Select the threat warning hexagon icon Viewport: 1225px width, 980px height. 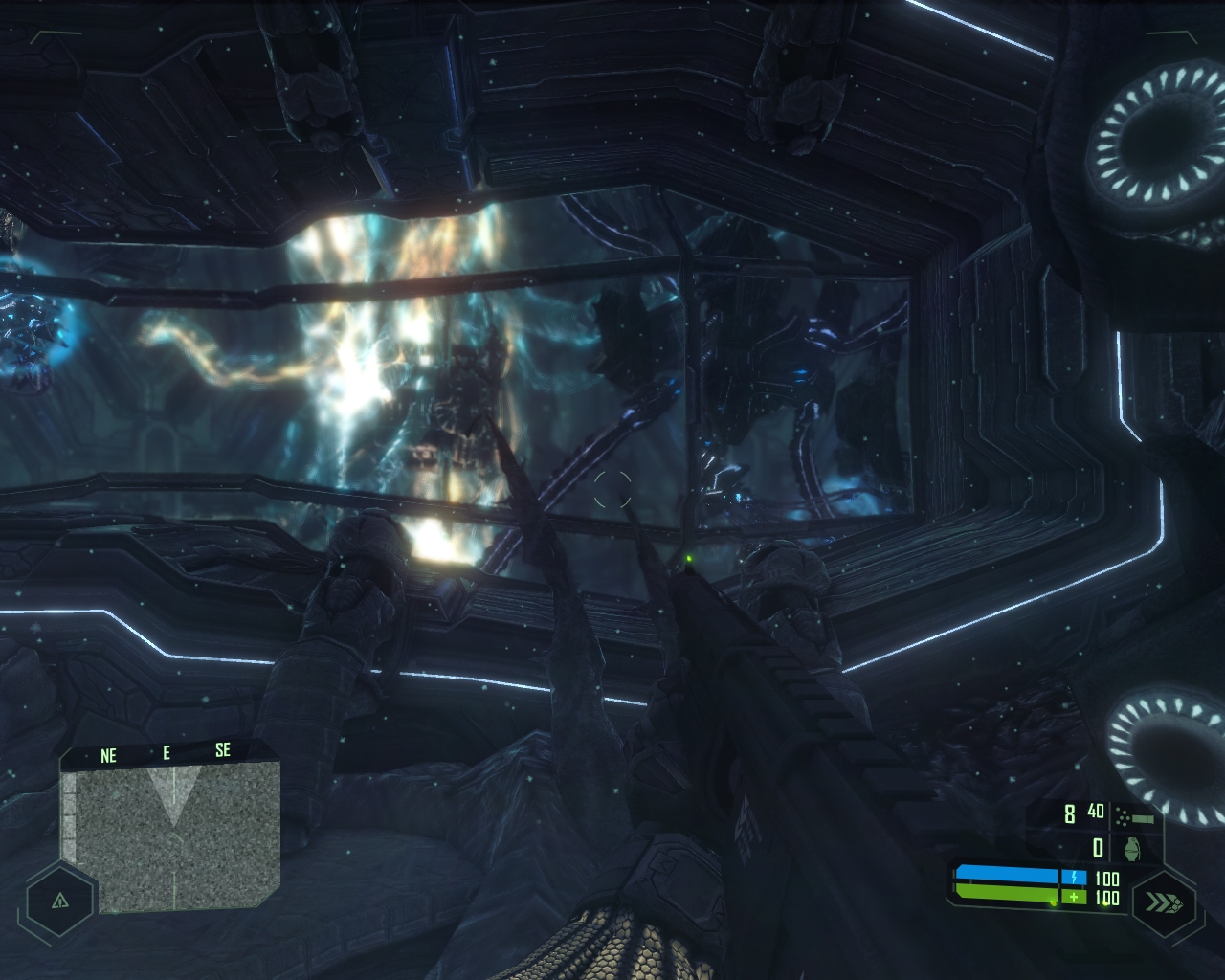click(x=59, y=901)
